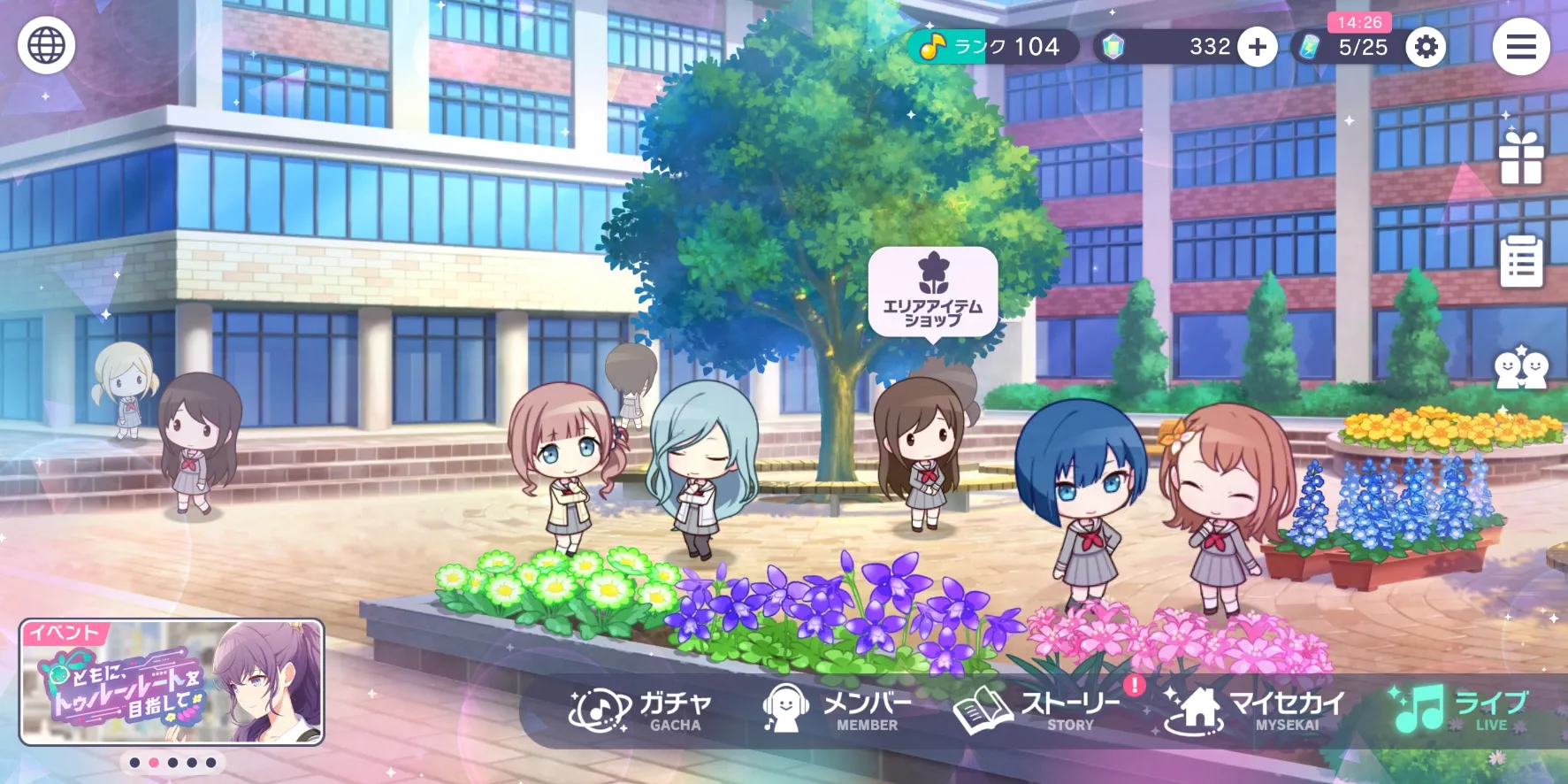Open the friends icon with two faces
1568x784 pixels.
1520,368
